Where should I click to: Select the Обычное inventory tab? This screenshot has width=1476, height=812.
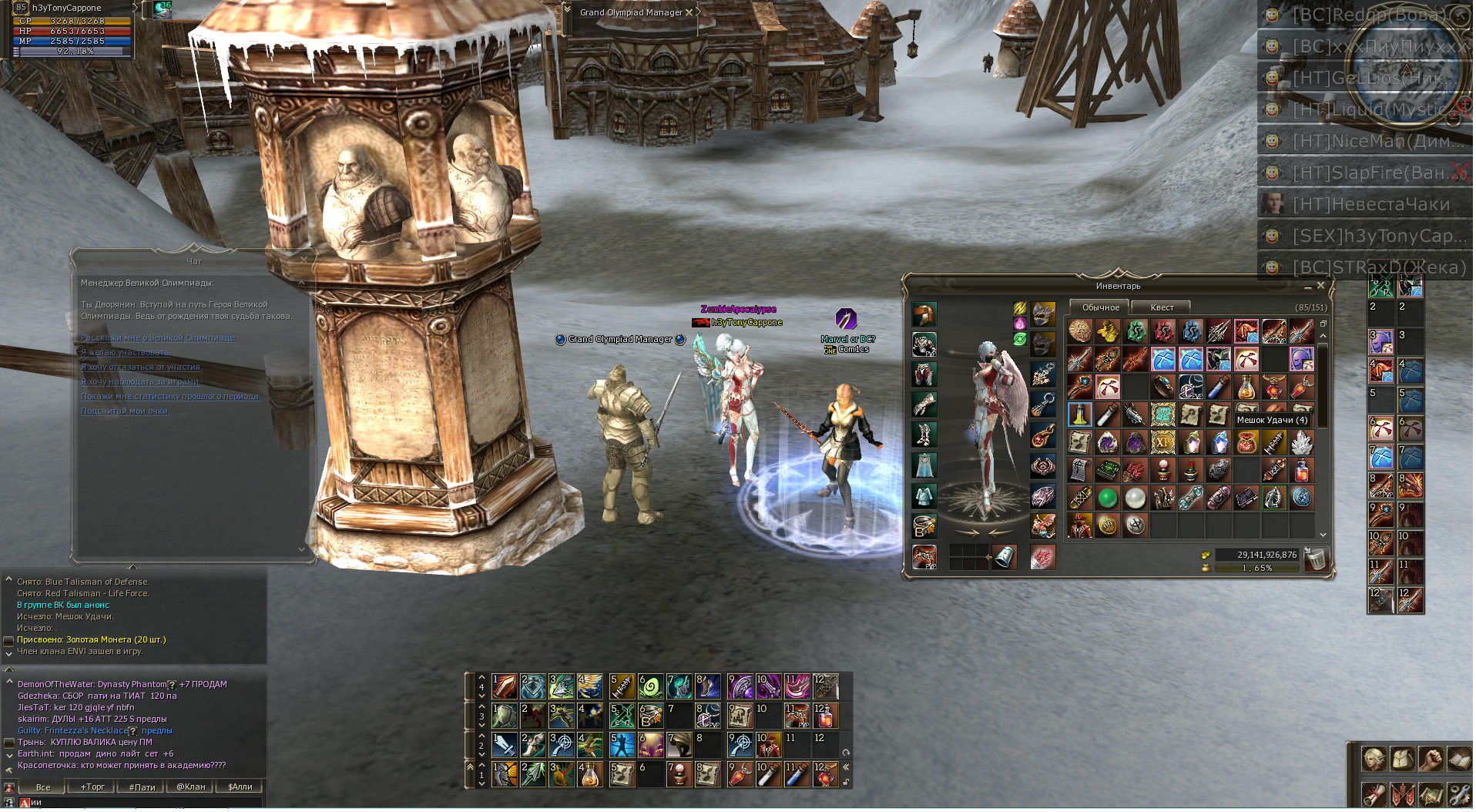(x=1100, y=307)
